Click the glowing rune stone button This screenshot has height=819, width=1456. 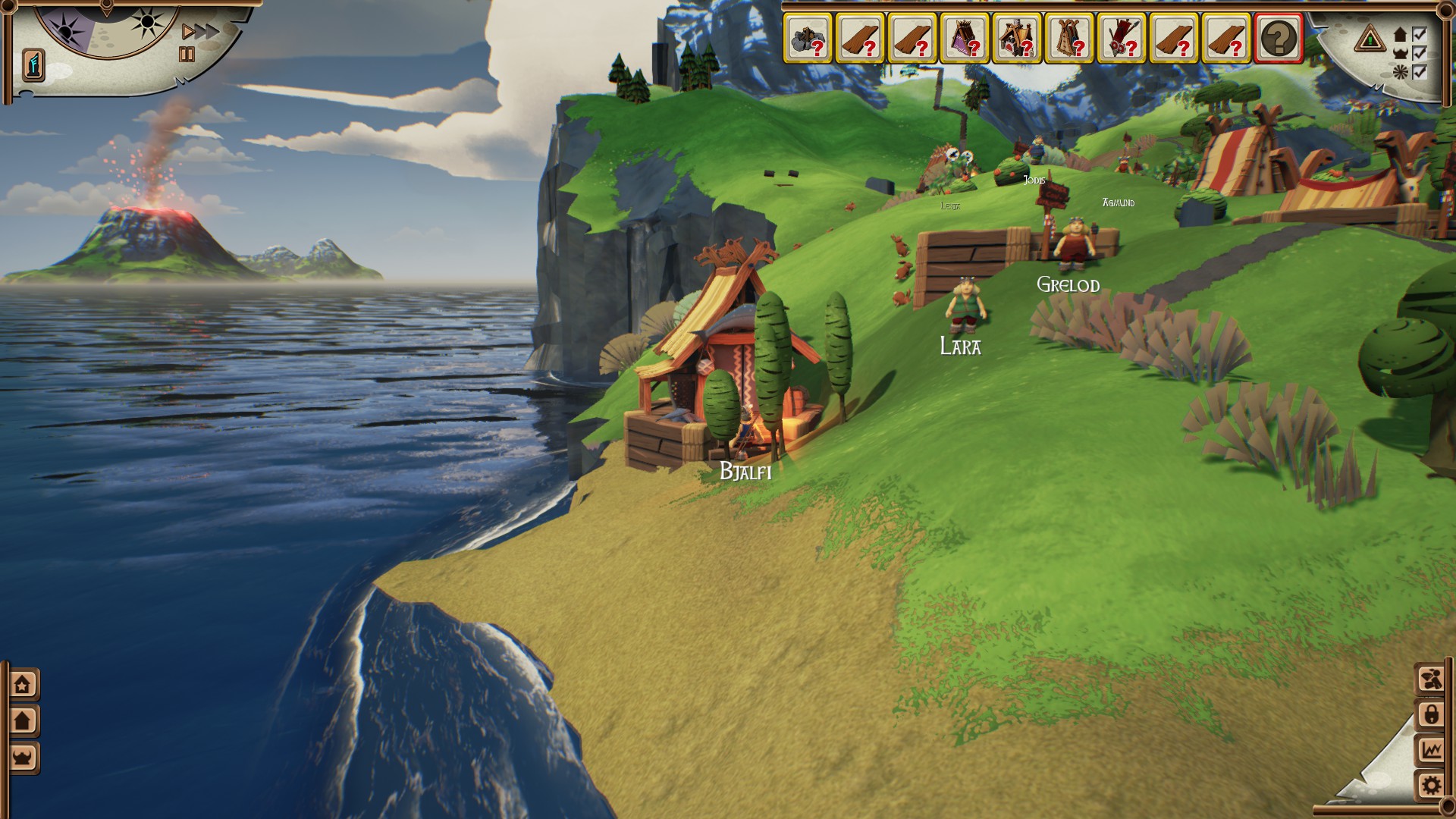[x=33, y=65]
